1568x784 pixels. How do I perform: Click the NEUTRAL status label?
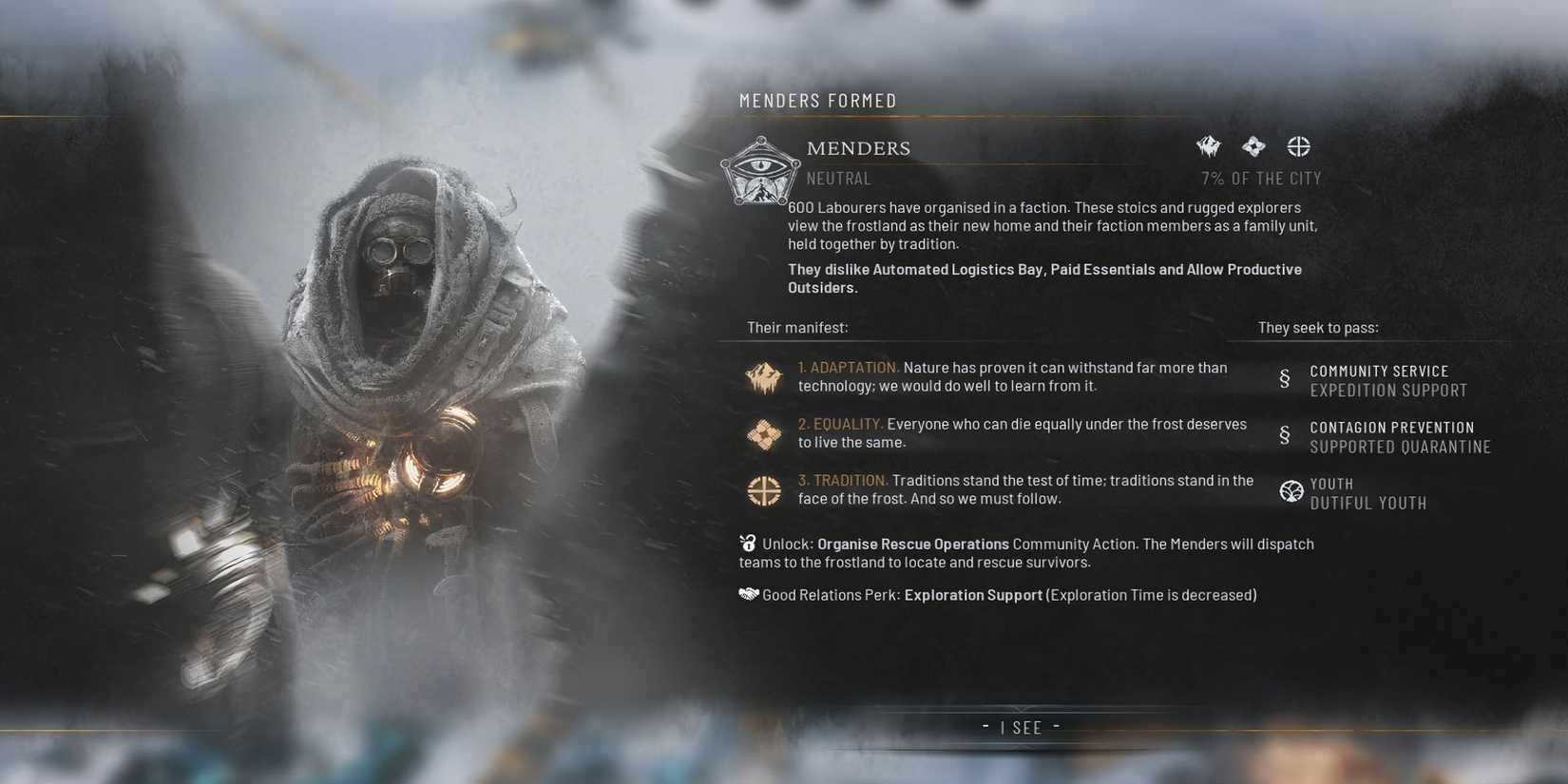tap(838, 178)
